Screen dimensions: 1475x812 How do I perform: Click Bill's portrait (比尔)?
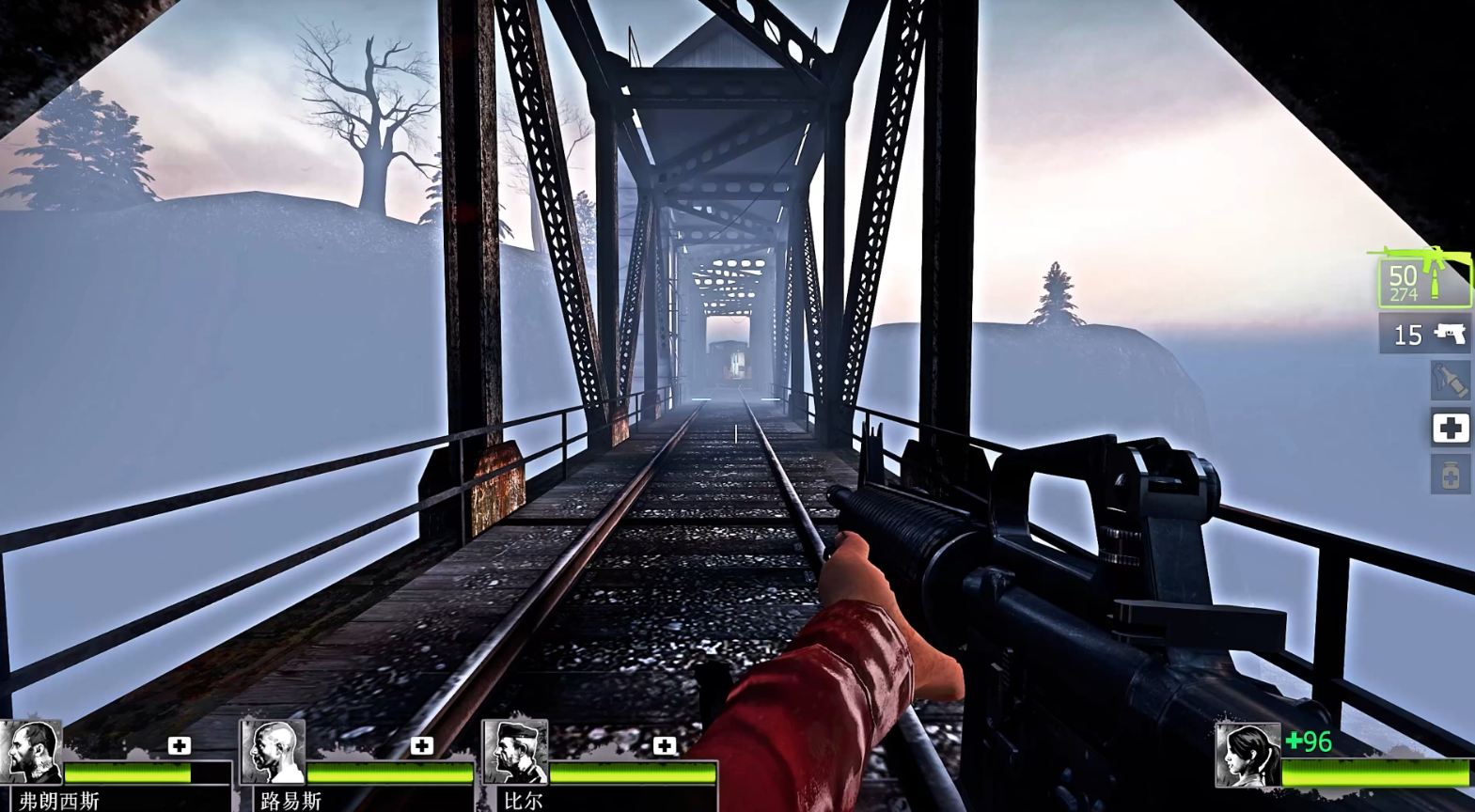pyautogui.click(x=515, y=751)
